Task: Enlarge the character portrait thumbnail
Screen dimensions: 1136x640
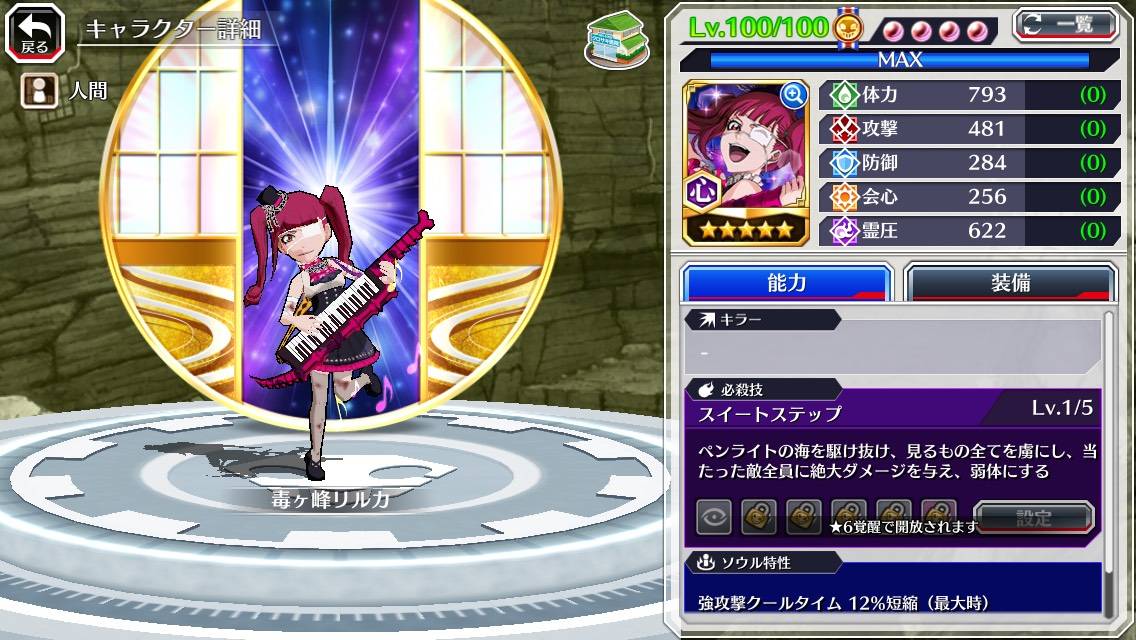Action: pyautogui.click(x=794, y=95)
